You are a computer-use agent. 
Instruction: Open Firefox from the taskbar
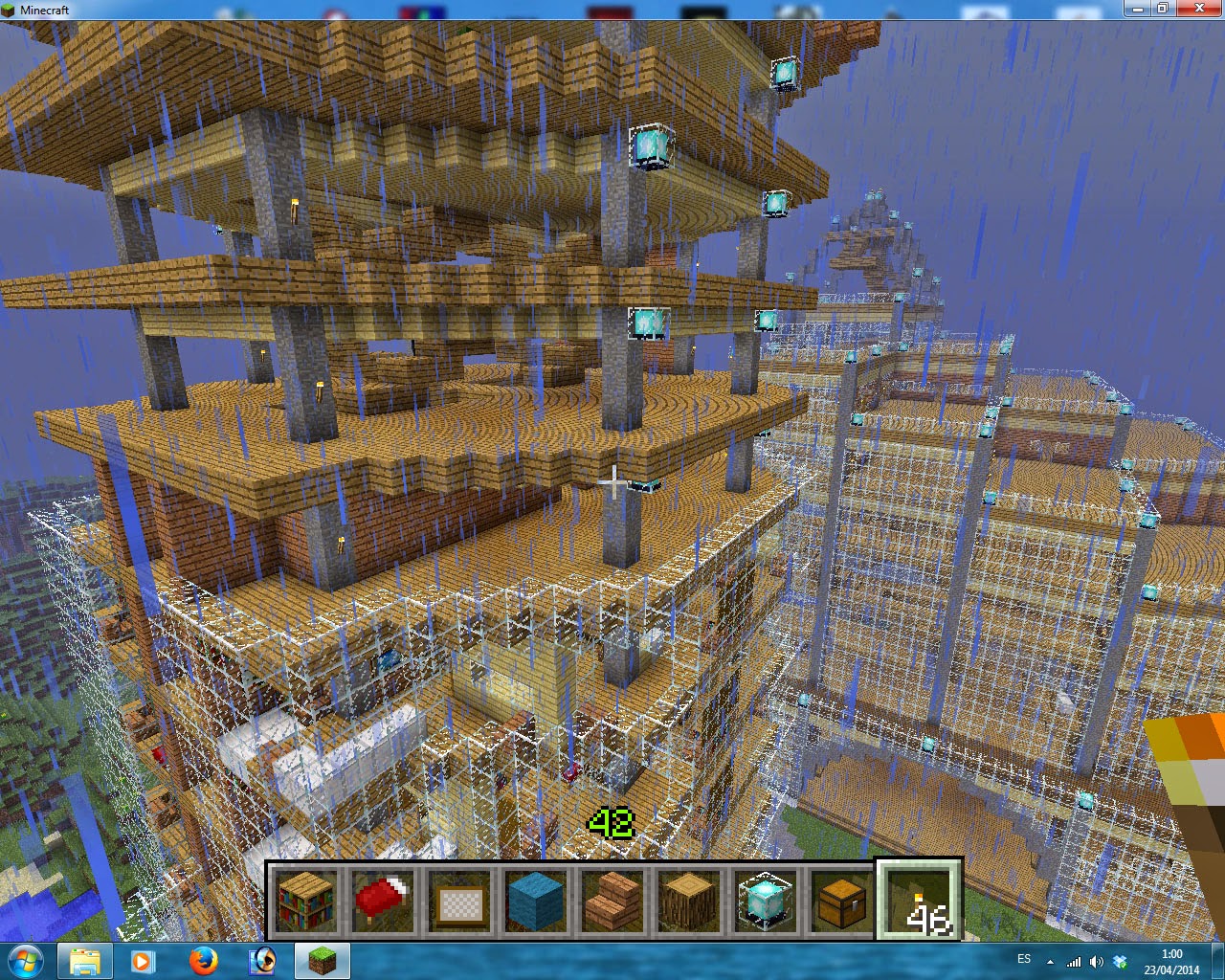[204, 962]
